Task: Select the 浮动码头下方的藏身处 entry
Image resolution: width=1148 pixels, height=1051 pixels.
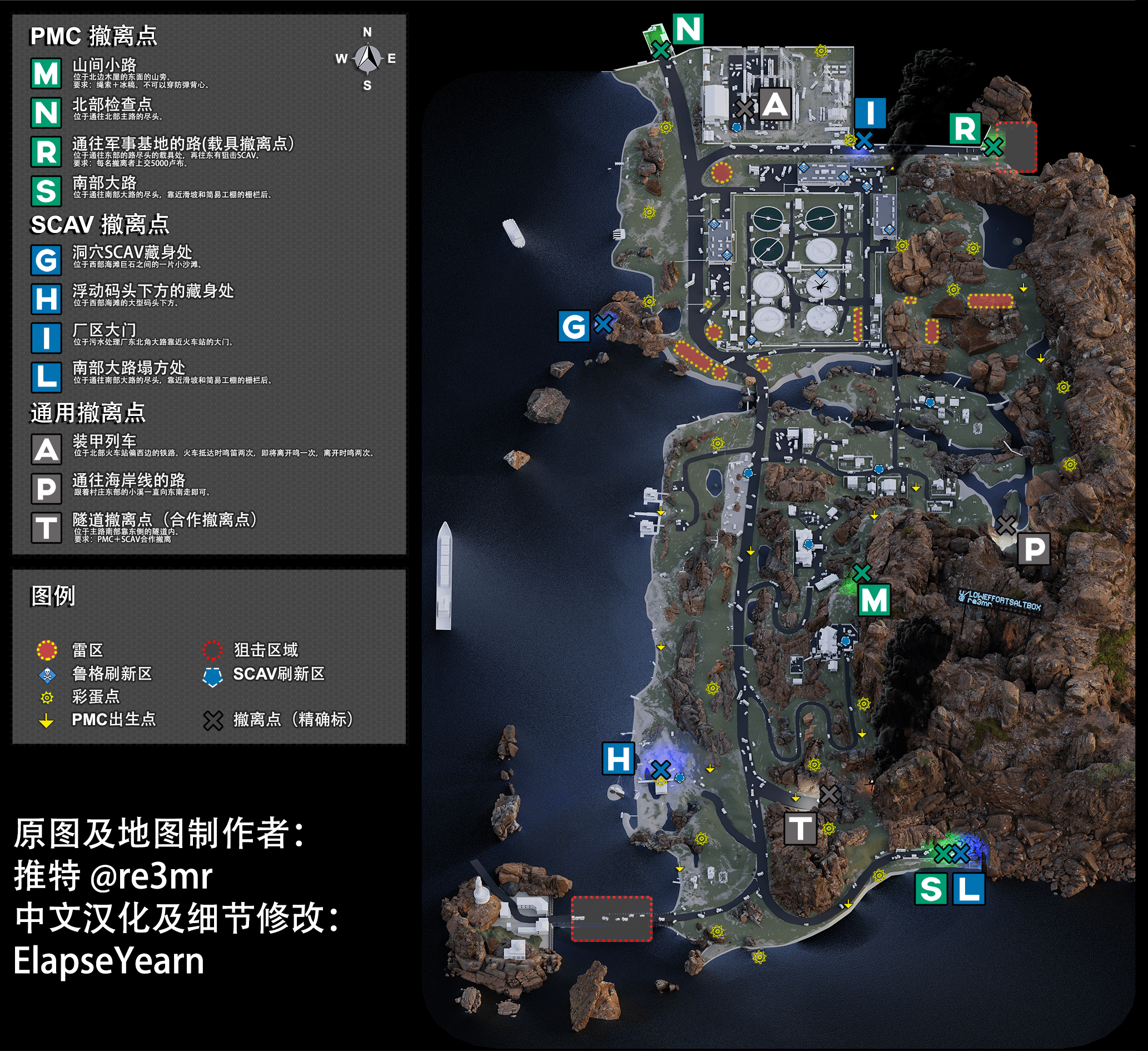Action: [x=153, y=291]
